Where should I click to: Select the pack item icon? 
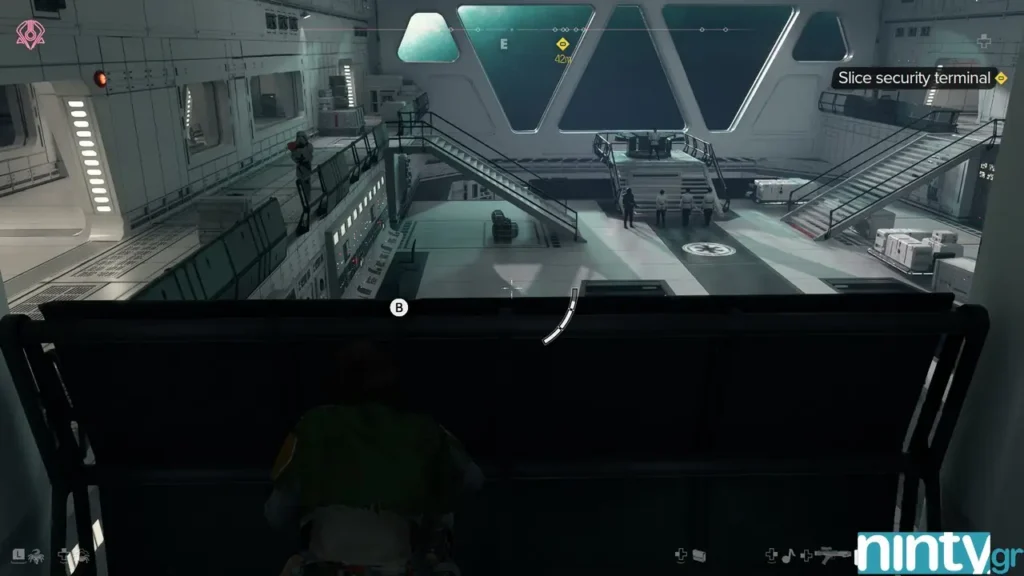pyautogui.click(x=699, y=554)
